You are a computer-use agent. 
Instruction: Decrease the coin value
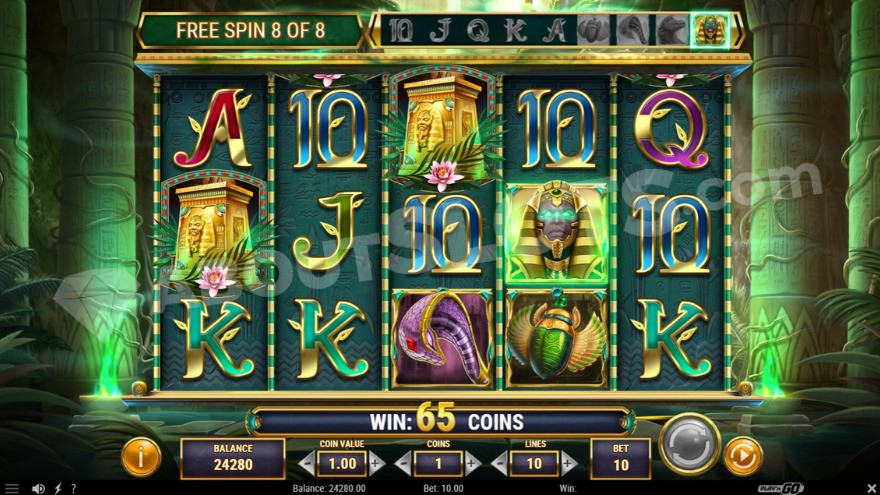(307, 463)
